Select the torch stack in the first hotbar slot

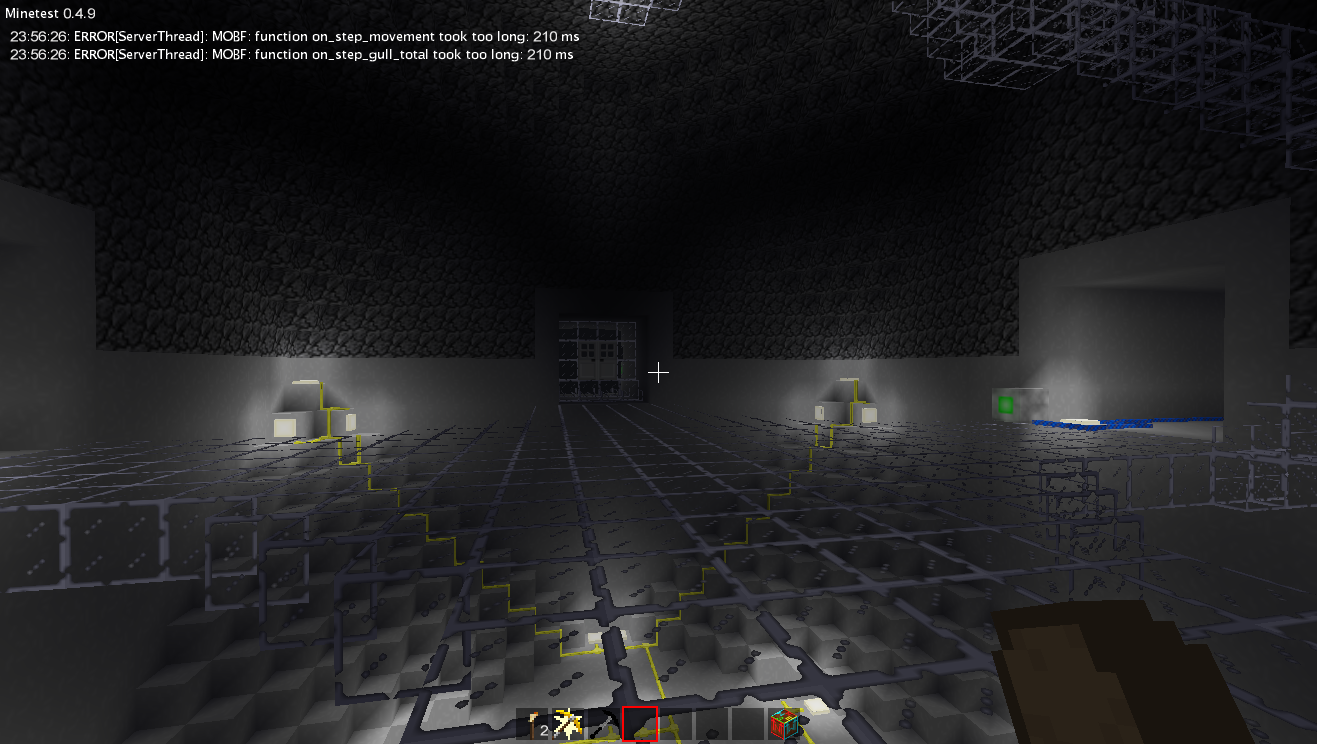click(533, 722)
